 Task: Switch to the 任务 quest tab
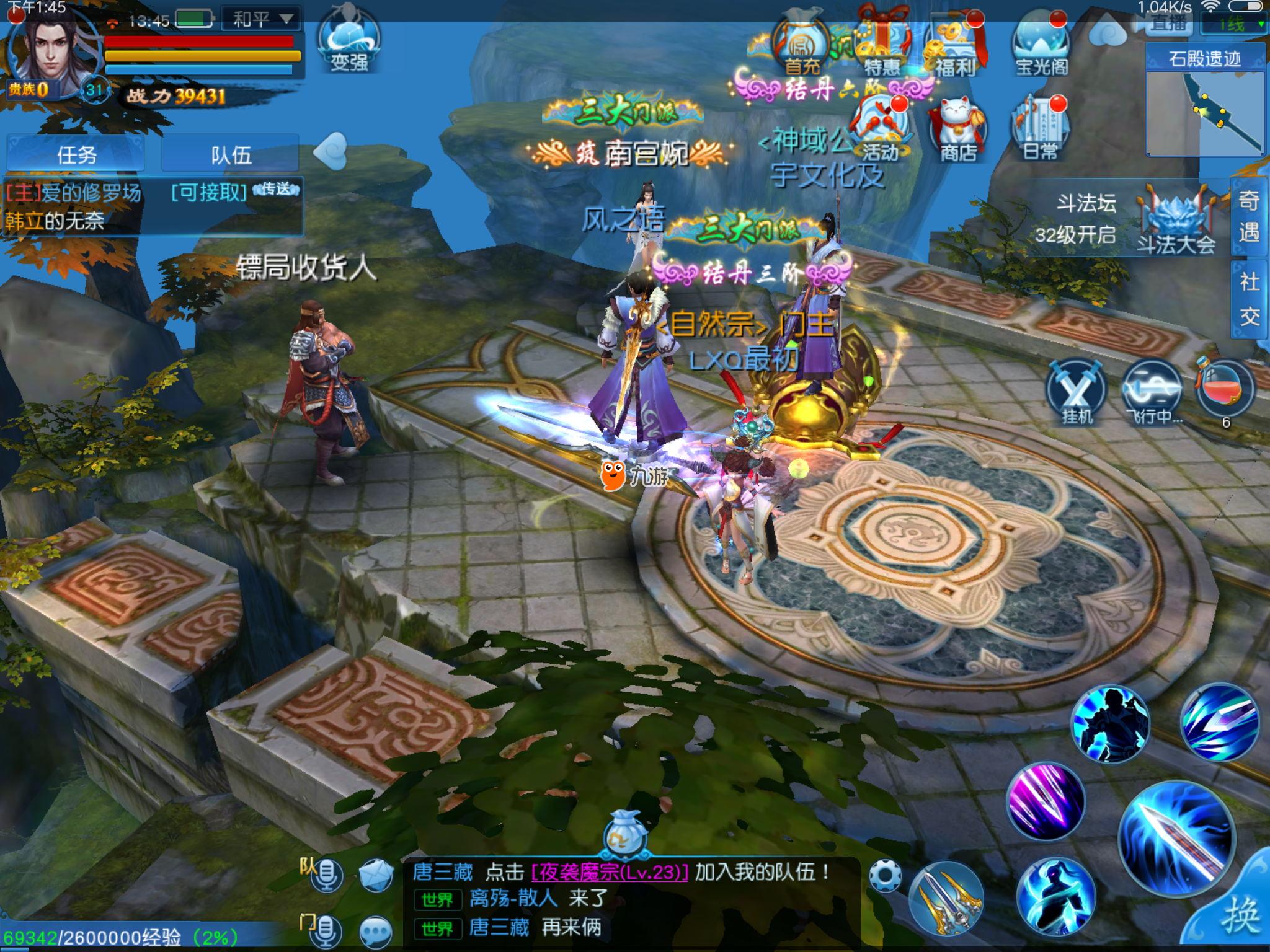[x=76, y=154]
